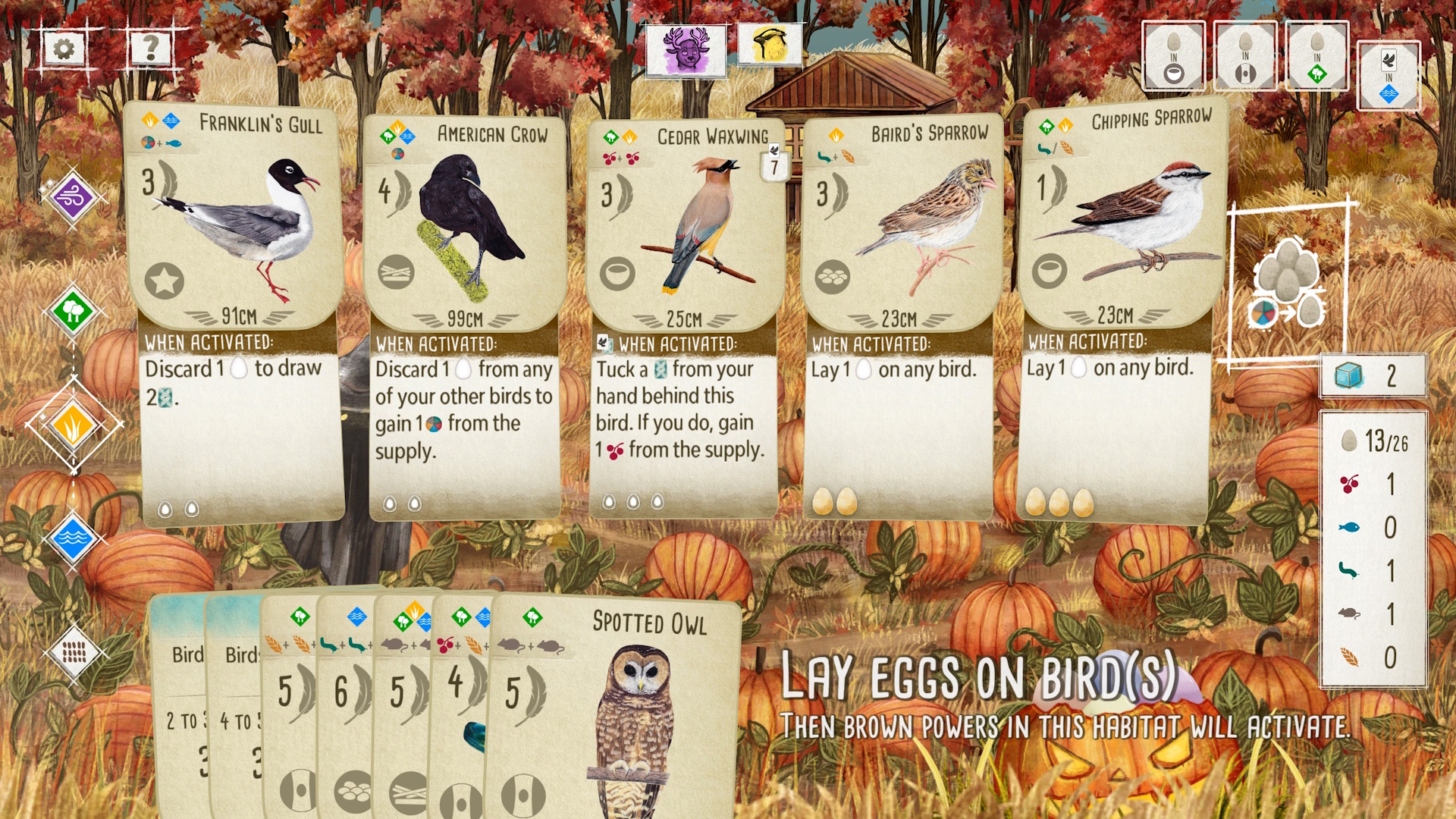The image size is (1456, 819).
Task: View the blue wetland round goal
Action: click(x=1388, y=76)
